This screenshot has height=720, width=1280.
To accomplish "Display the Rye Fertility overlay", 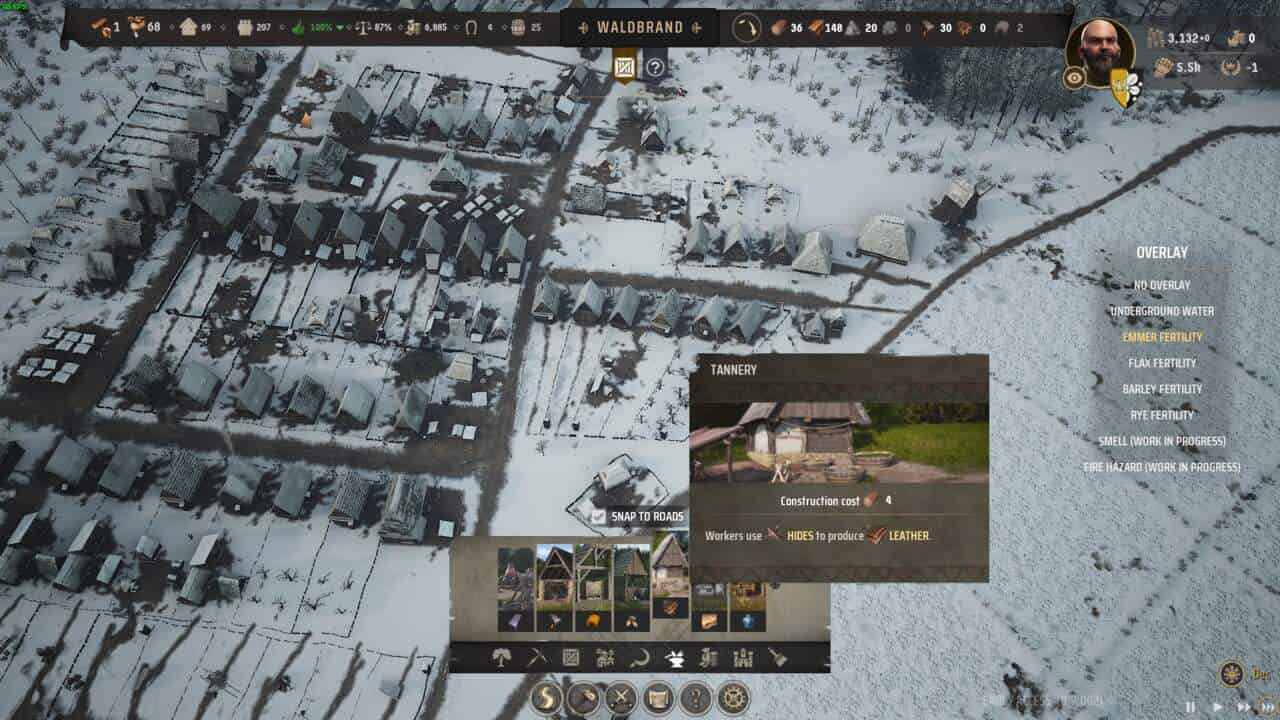I will click(x=1161, y=415).
